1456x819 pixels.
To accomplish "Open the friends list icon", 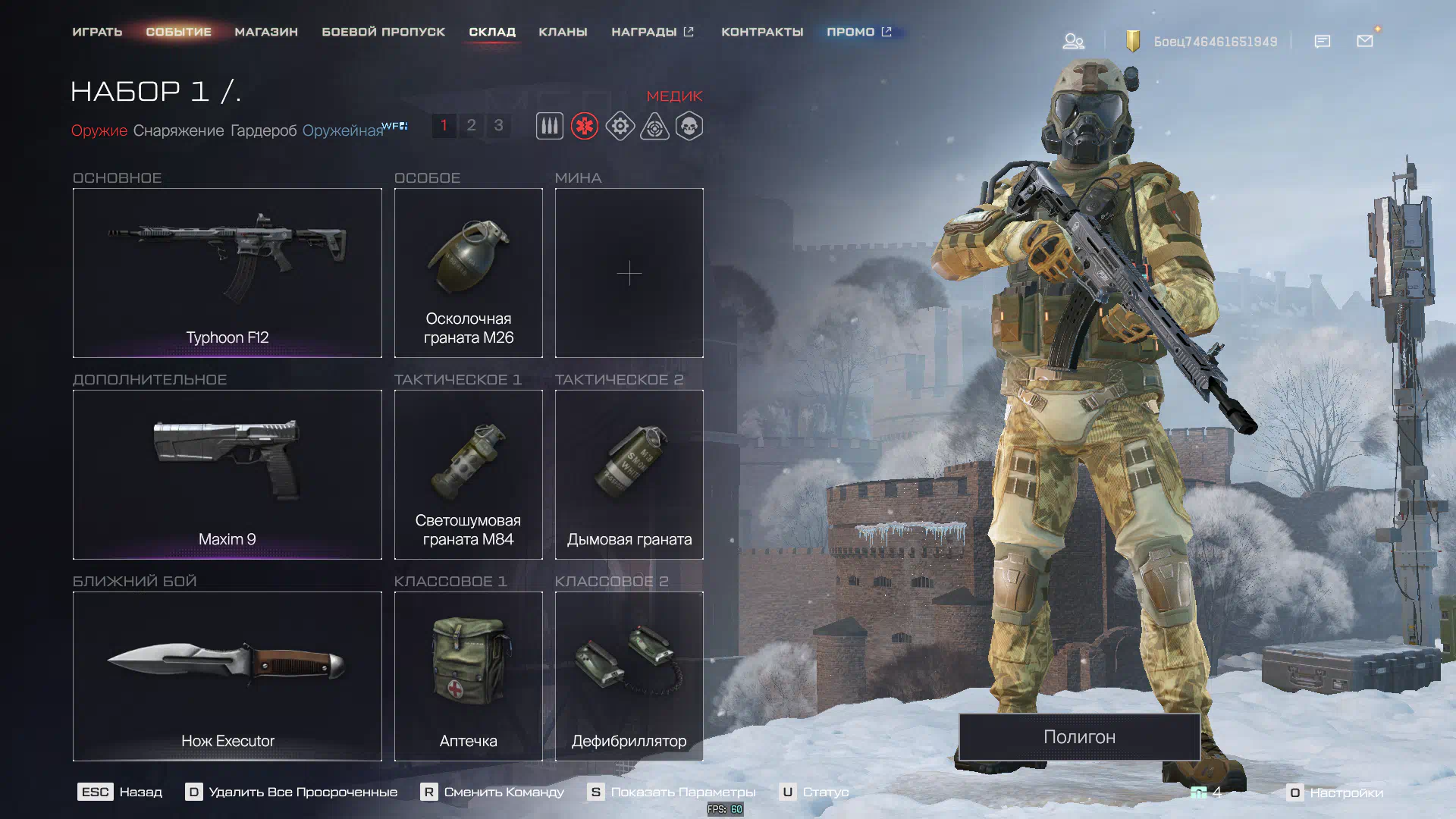I will 1072,41.
